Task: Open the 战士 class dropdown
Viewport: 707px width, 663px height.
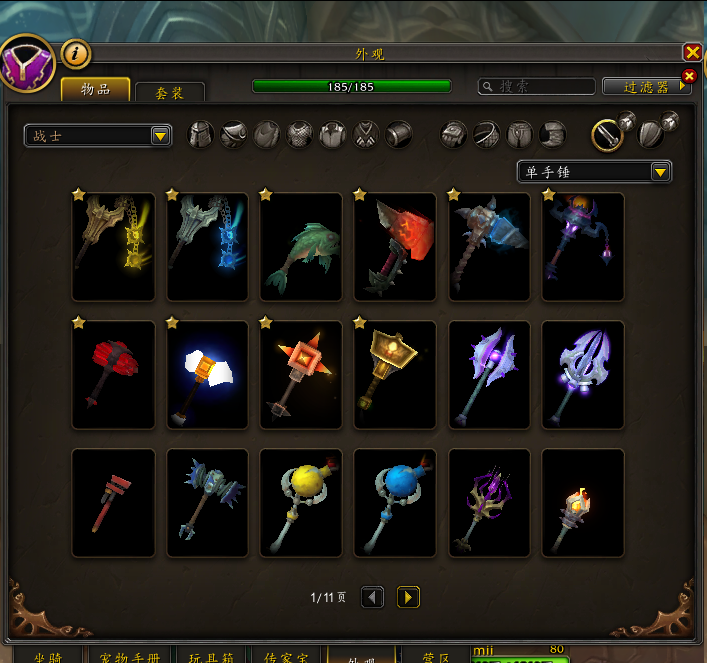Action: click(98, 136)
